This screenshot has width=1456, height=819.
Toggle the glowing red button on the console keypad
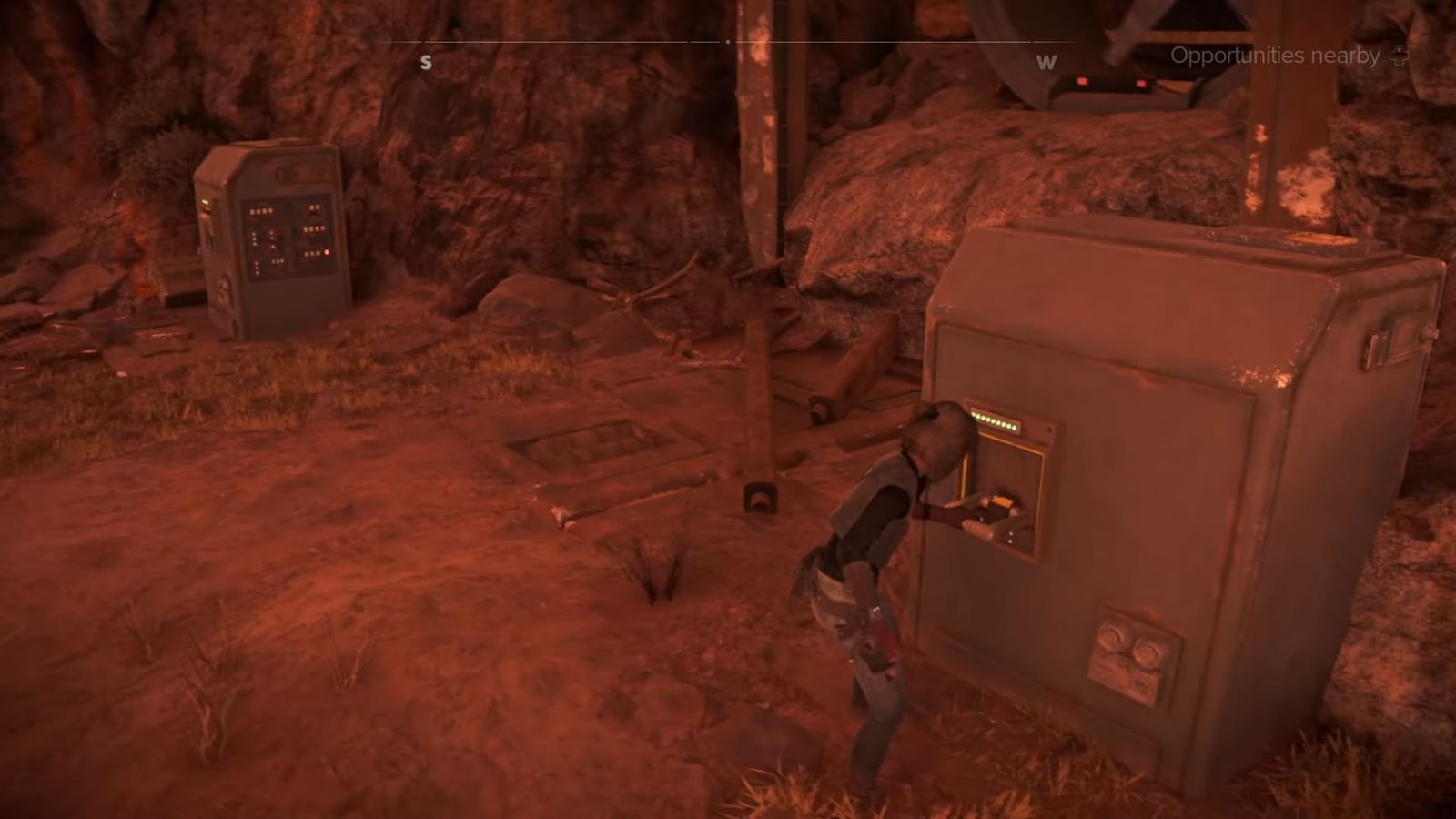327,253
